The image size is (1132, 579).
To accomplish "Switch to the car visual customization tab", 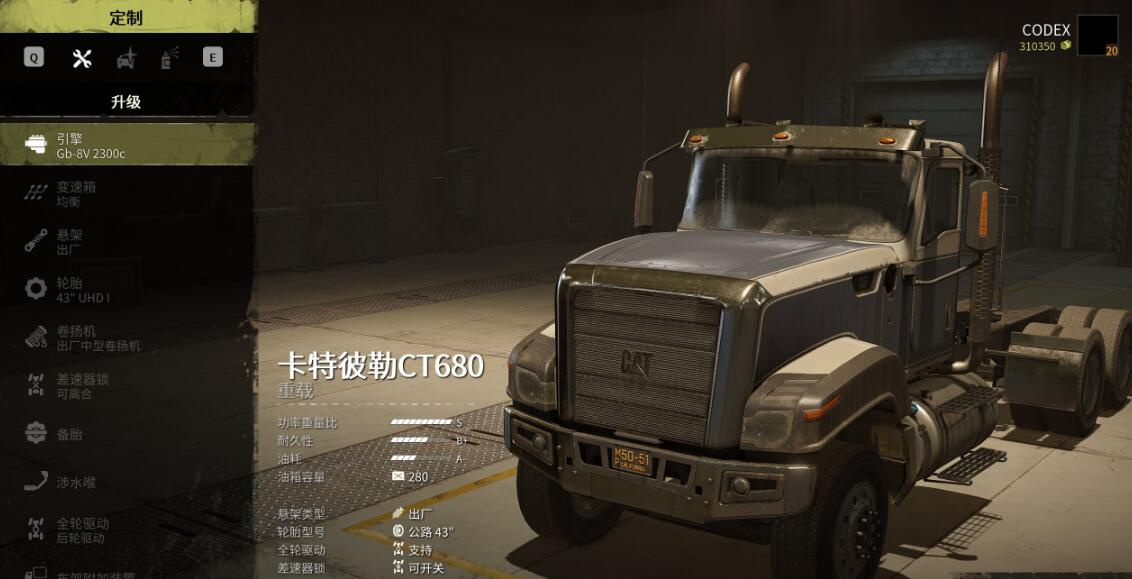I will coord(126,58).
